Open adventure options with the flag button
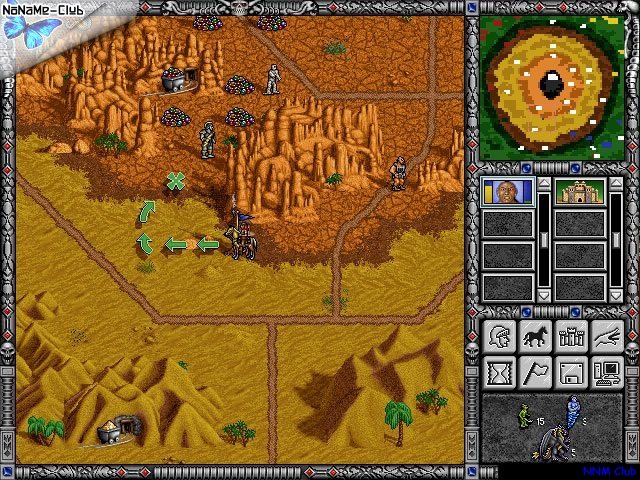Screen dimensions: 640x480 pyautogui.click(x=534, y=373)
